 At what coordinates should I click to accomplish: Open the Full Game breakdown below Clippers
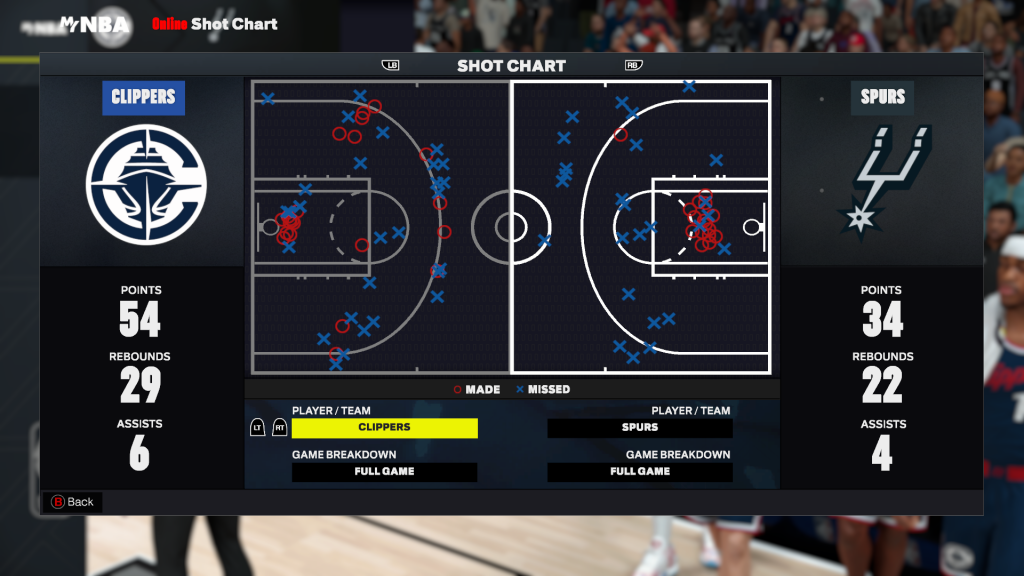pos(384,472)
